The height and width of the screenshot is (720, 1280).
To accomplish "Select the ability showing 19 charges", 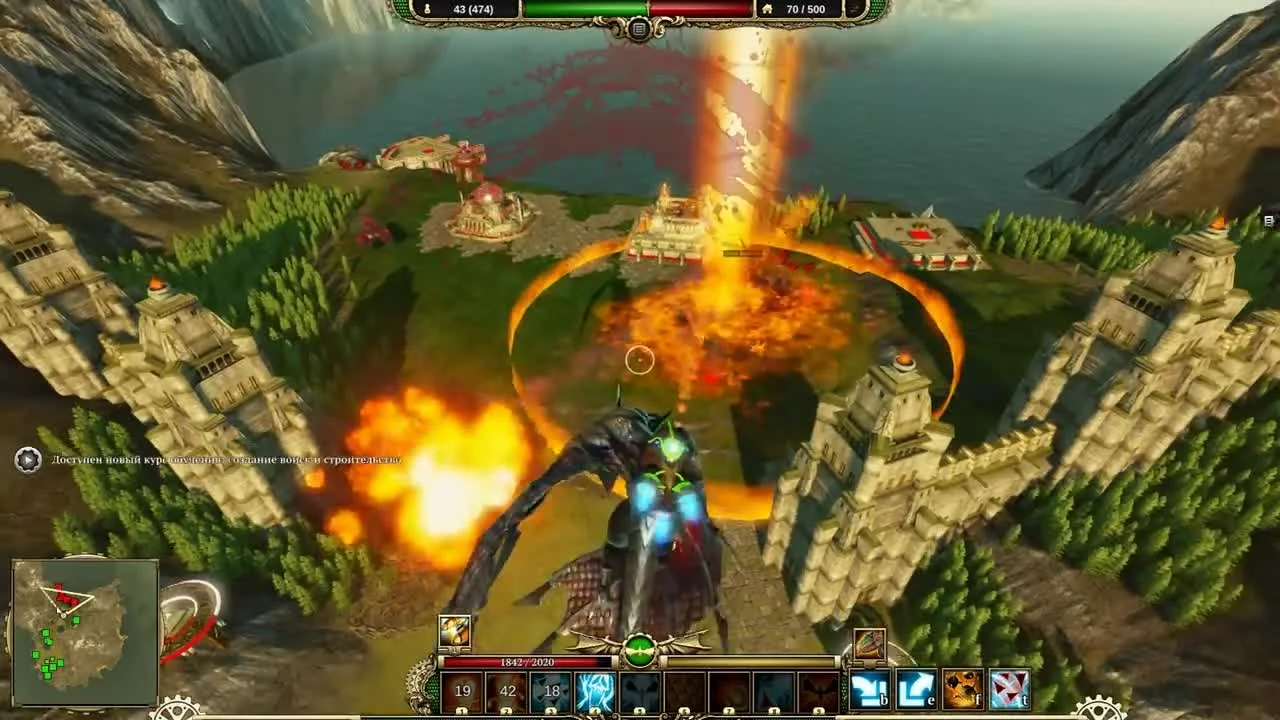I will click(x=460, y=690).
